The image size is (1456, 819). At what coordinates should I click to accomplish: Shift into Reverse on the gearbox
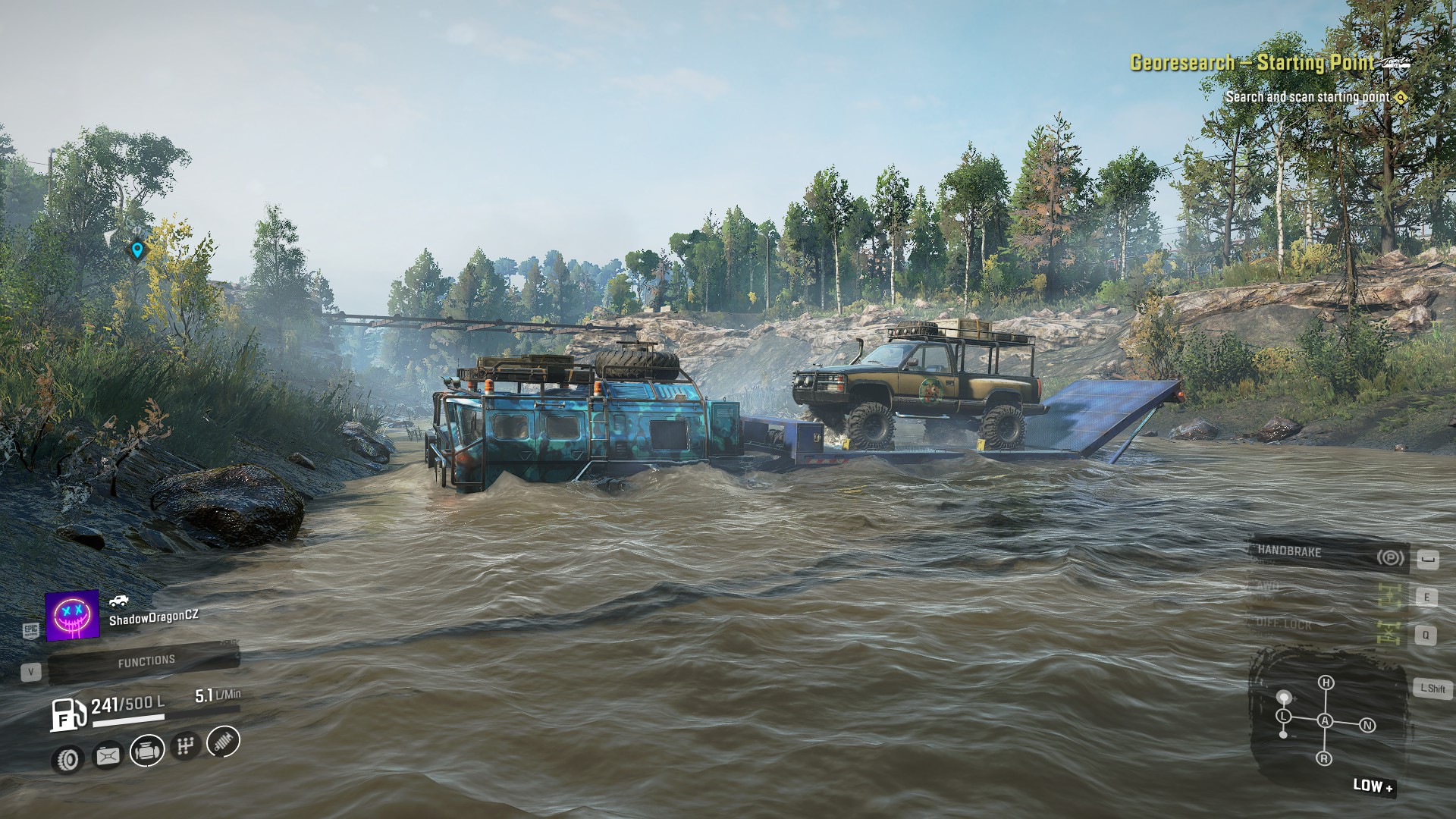click(x=1324, y=758)
